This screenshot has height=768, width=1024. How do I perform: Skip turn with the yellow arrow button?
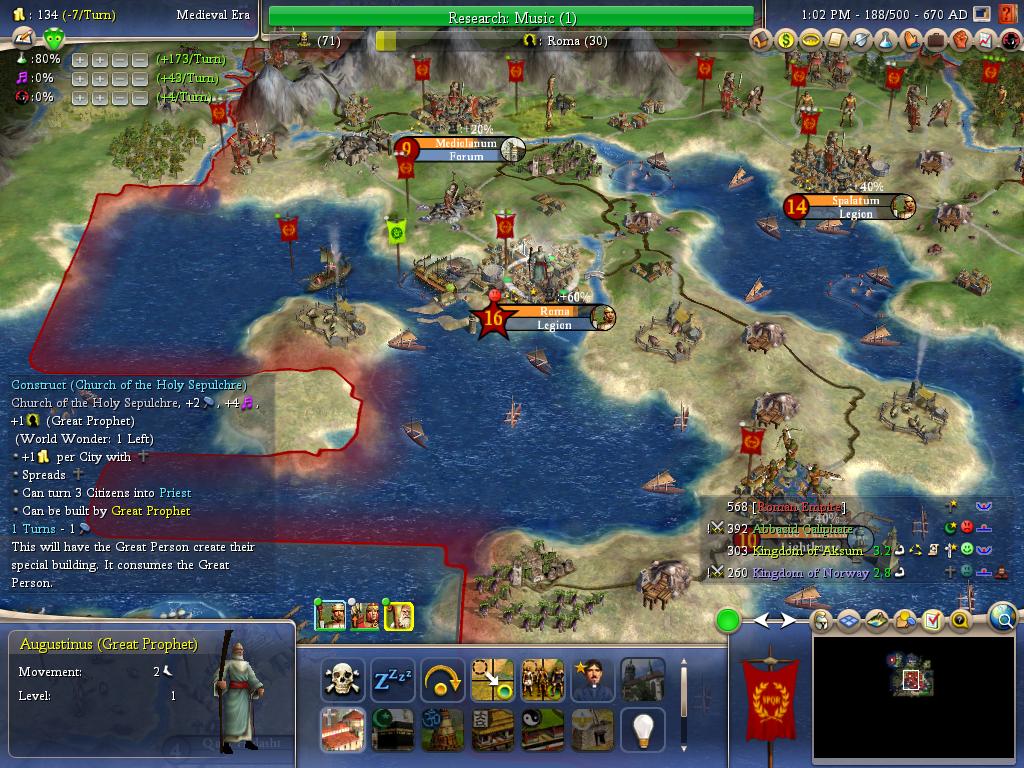point(442,680)
